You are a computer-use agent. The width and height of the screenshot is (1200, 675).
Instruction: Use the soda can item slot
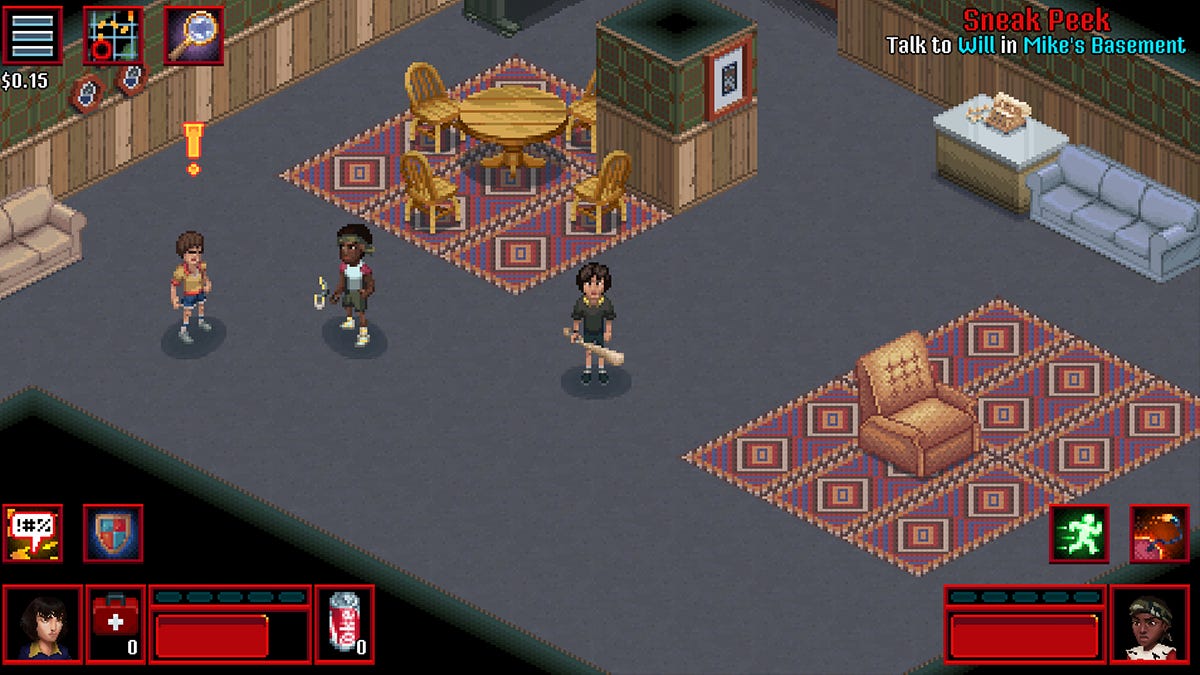tap(345, 624)
